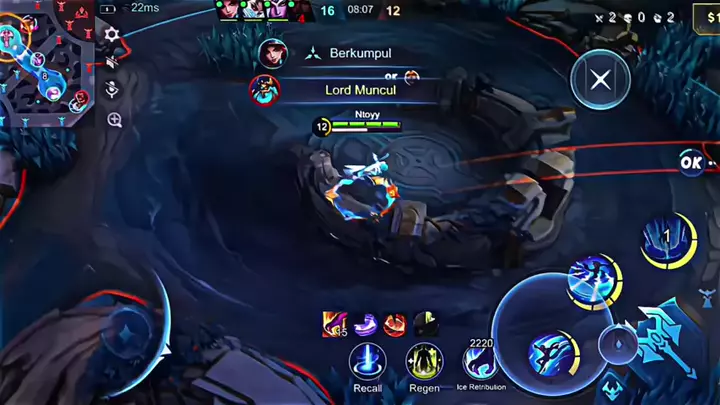This screenshot has height=405, width=720.
Task: Select the small water drop button
Action: tap(617, 343)
